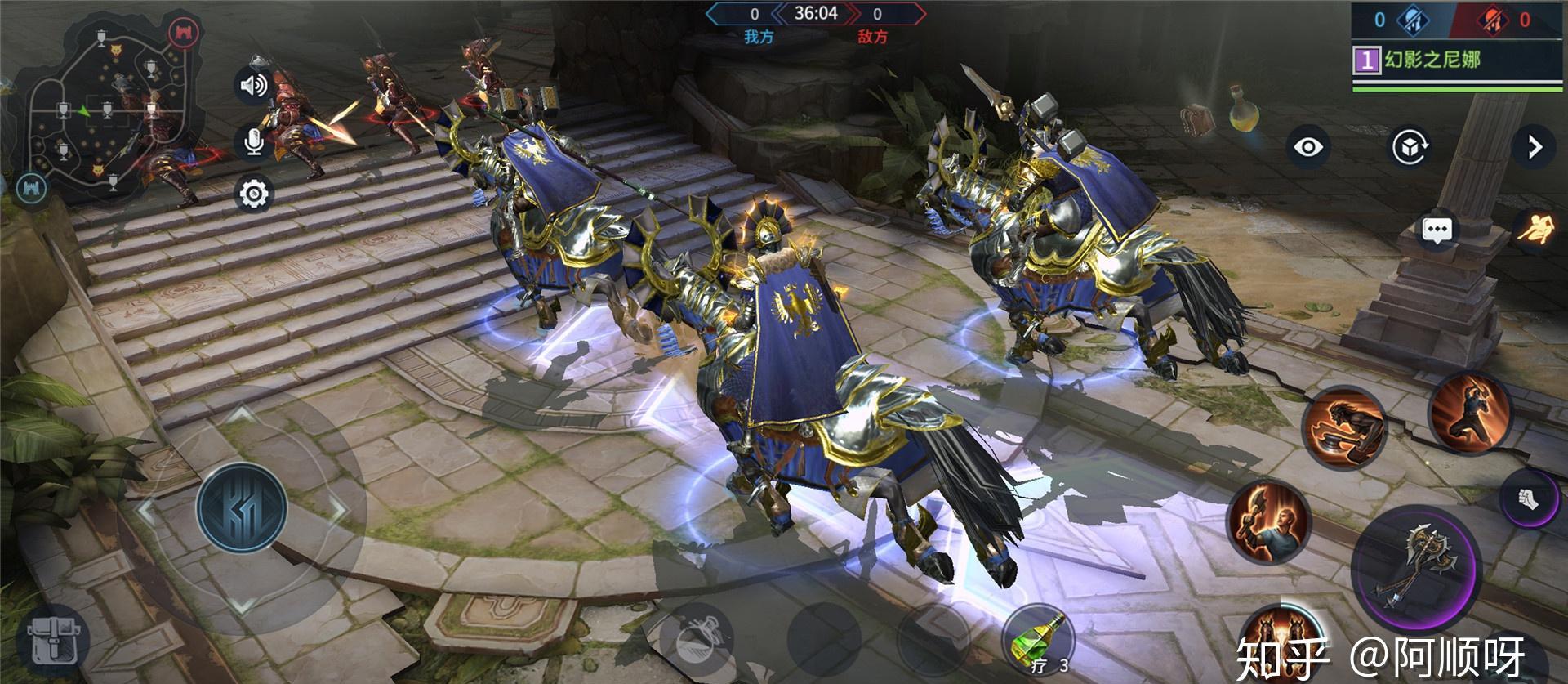Image resolution: width=1568 pixels, height=684 pixels.
Task: Open the gear settings menu
Action: pyautogui.click(x=253, y=194)
